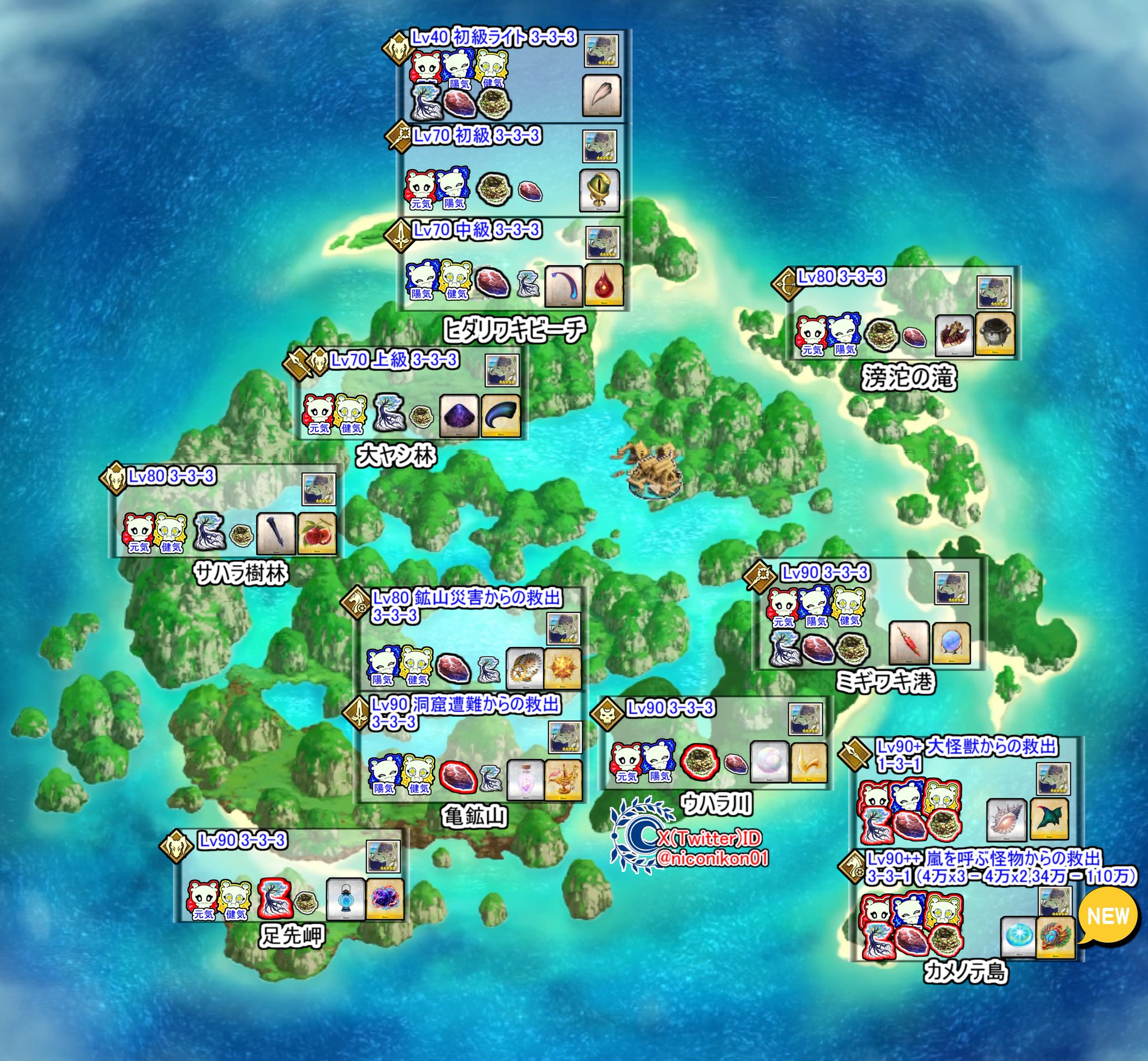Select the 大ヤシ林 map location
1148x1061 pixels.
tap(396, 456)
